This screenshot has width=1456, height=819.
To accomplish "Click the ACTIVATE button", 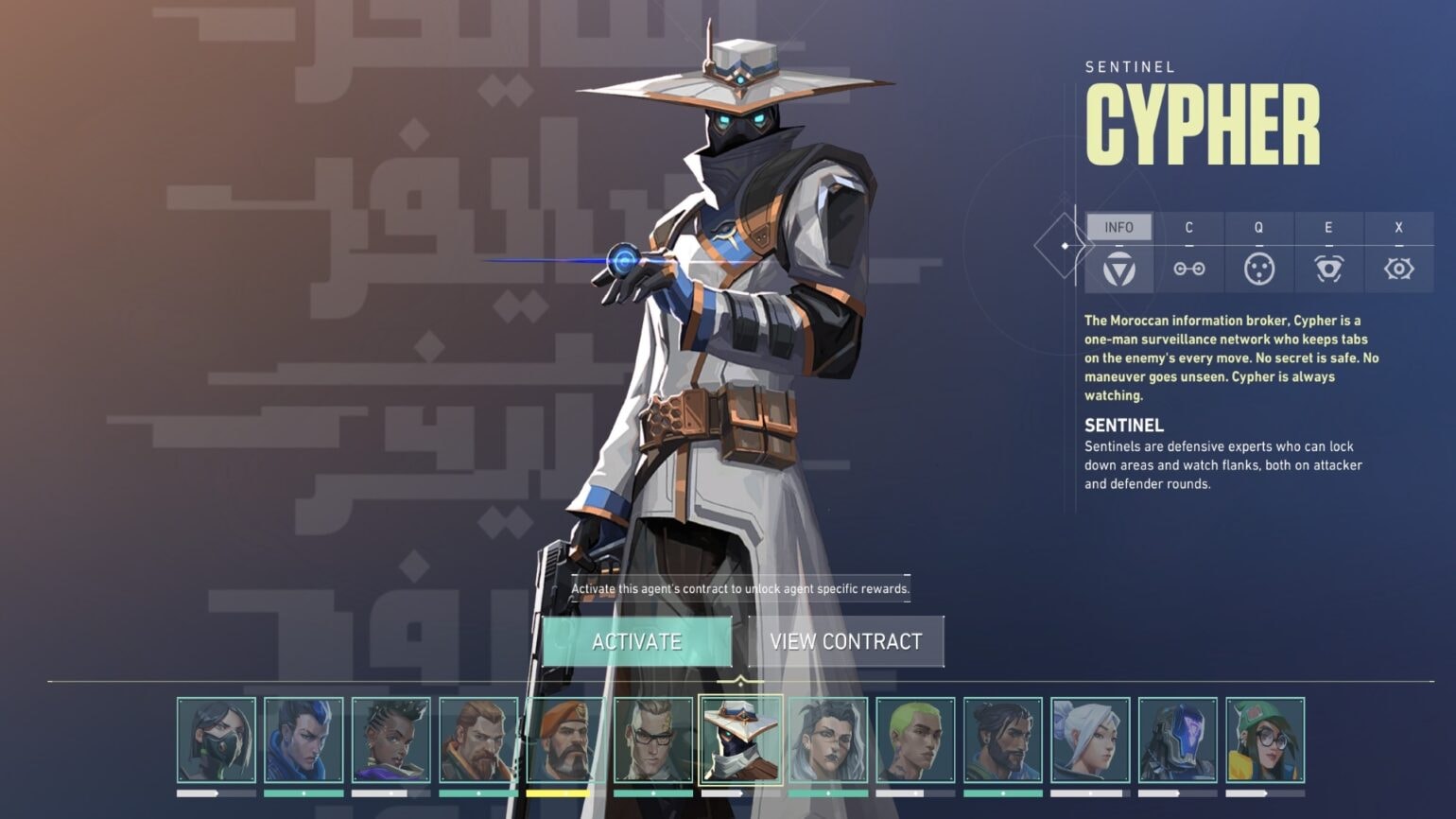I will [x=638, y=641].
